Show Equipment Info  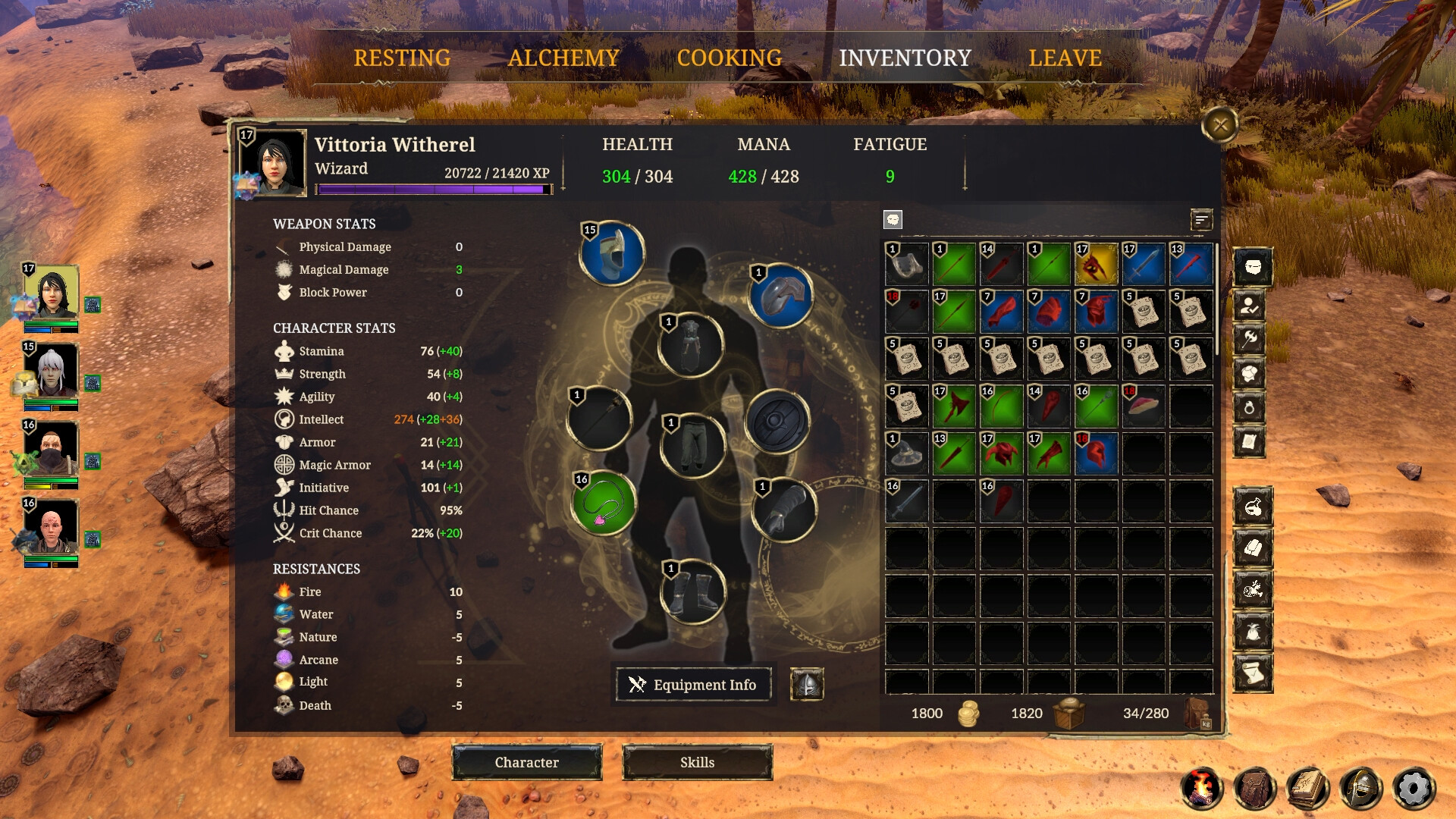(694, 685)
